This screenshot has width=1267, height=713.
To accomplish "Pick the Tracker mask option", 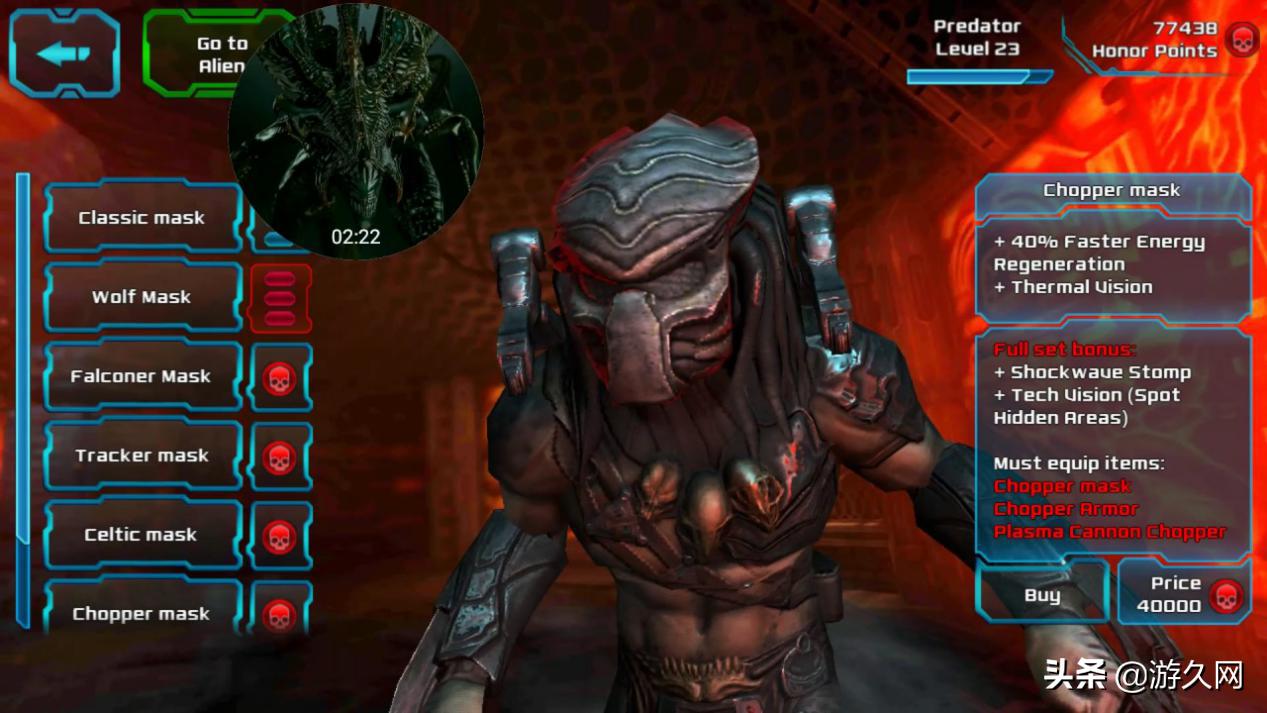I will (142, 455).
